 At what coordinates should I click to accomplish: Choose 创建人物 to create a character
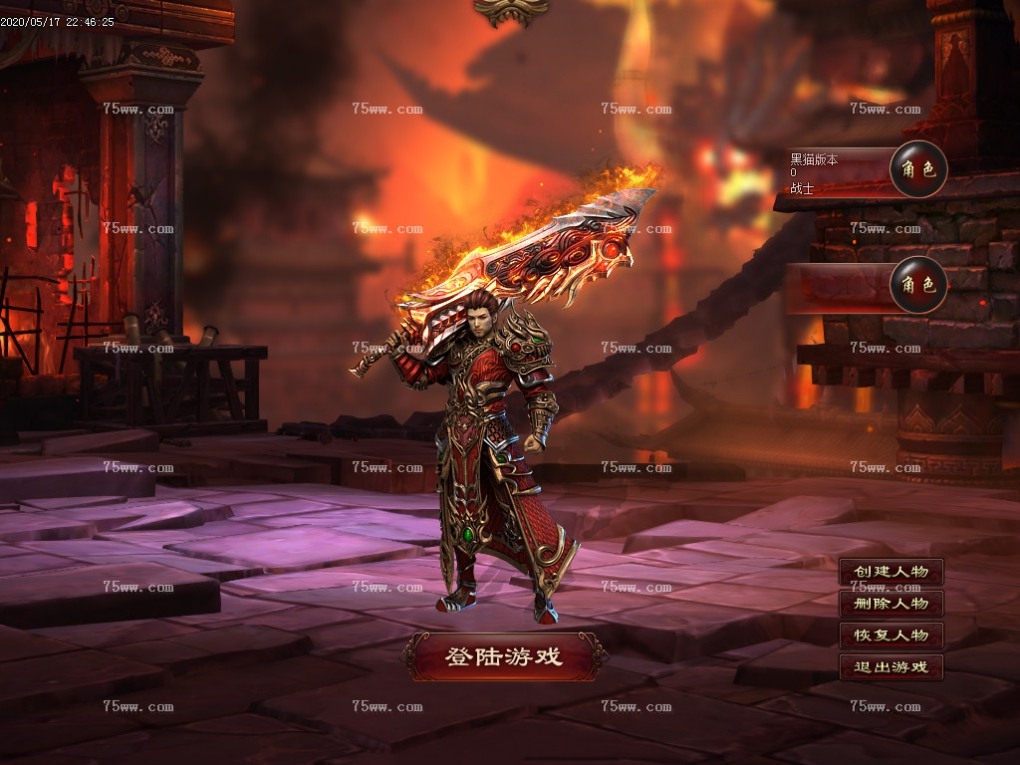click(891, 572)
